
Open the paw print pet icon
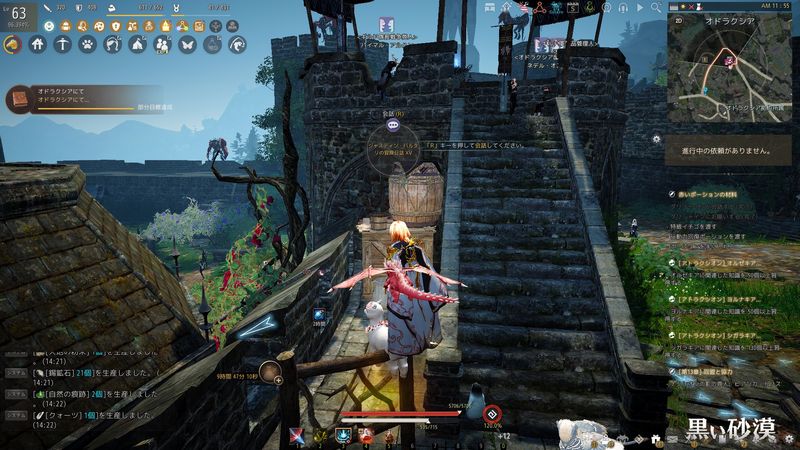pos(88,44)
